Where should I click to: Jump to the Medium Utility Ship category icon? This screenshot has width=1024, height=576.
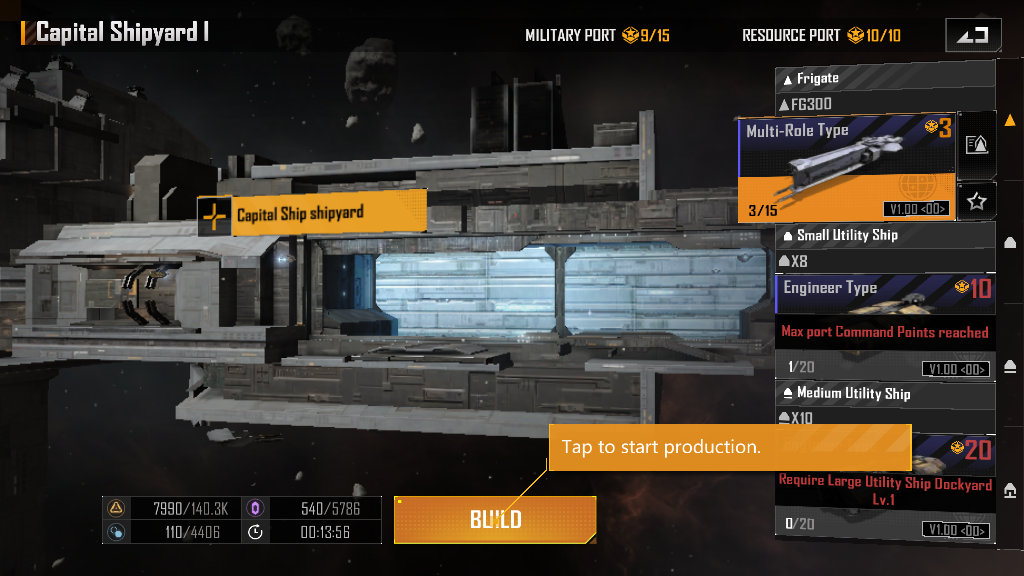pyautogui.click(x=1010, y=366)
